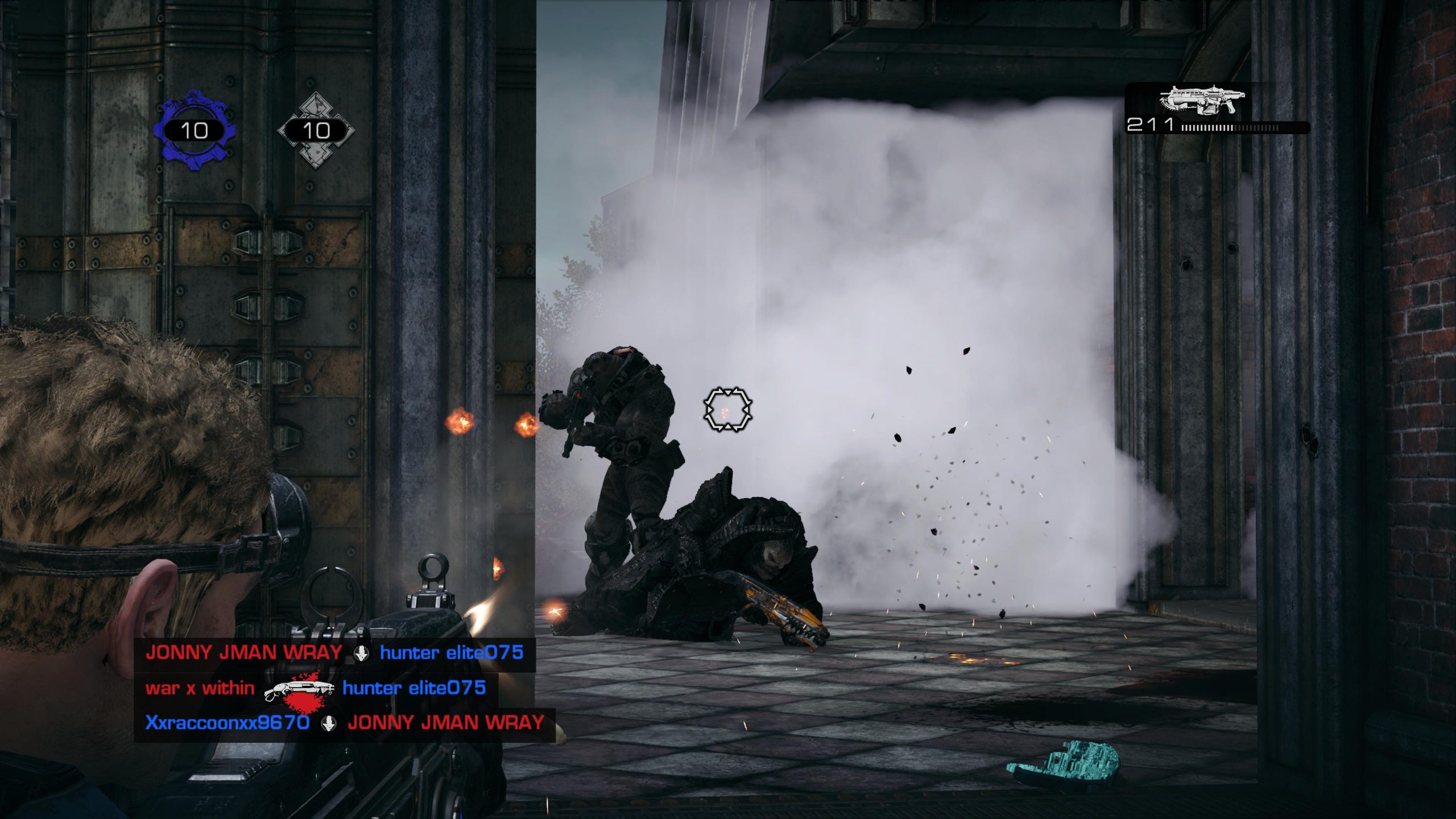Click the blue team score number 10
Screen dimensions: 1456x819
[x=195, y=132]
